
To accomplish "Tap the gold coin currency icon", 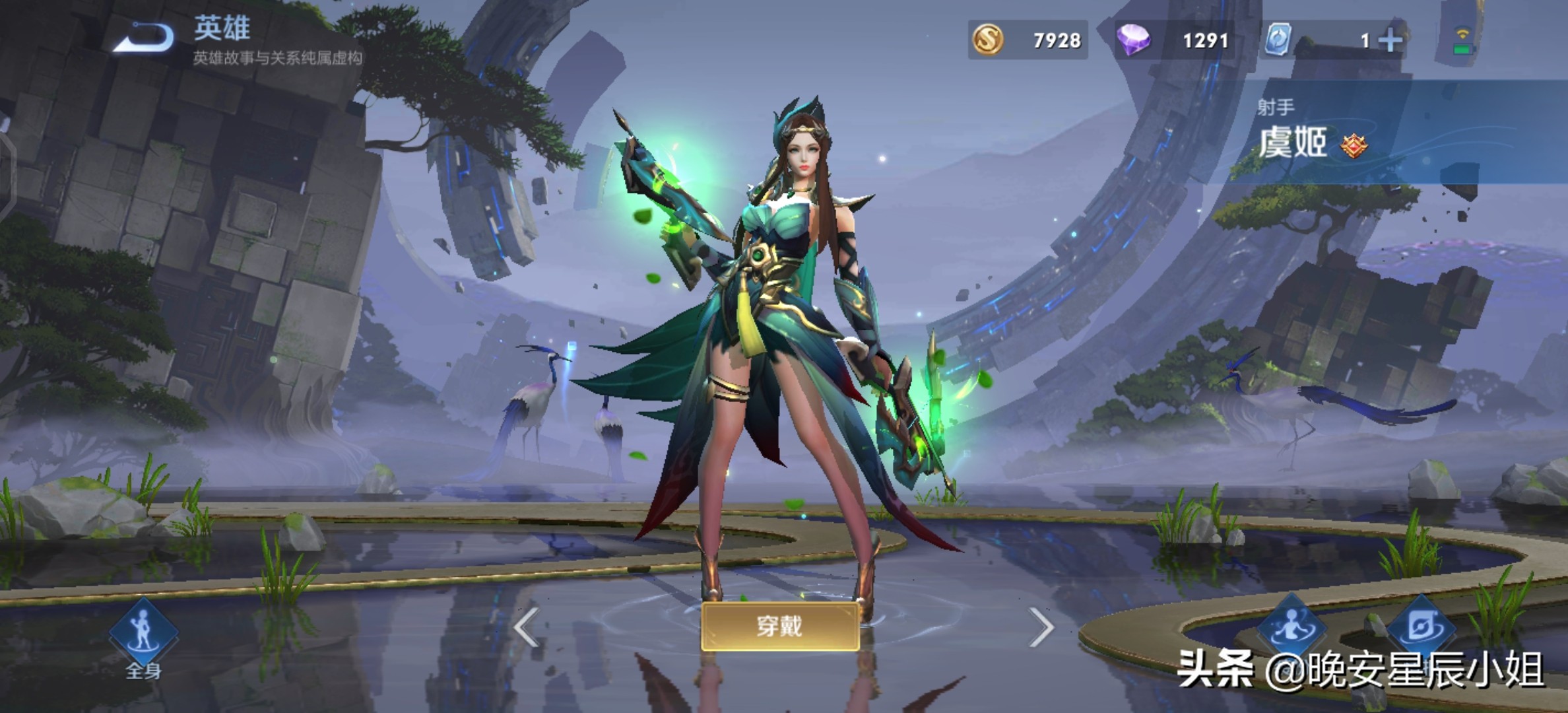I will point(987,40).
